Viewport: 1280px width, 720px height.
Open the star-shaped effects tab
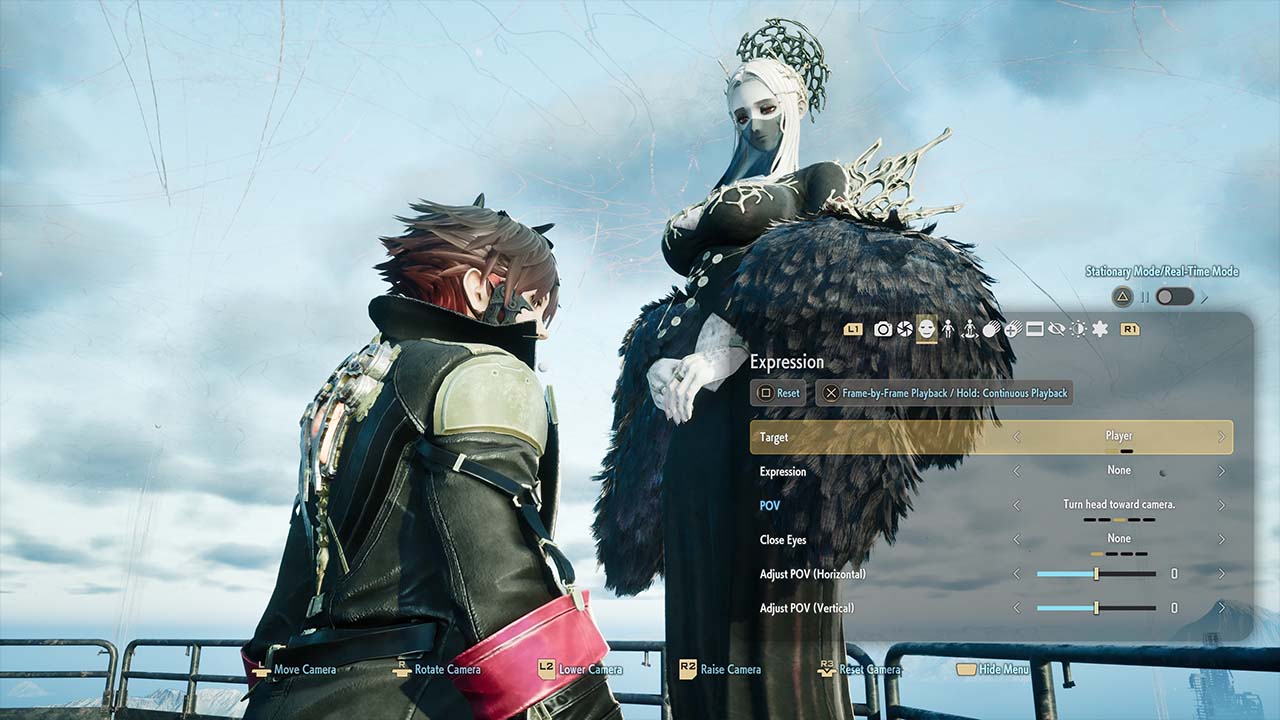(x=1100, y=329)
